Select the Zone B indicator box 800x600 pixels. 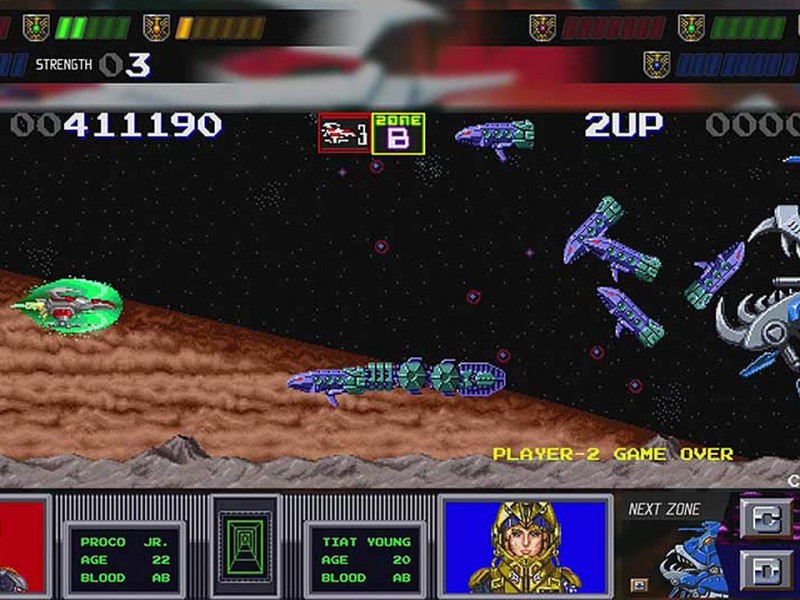(x=398, y=134)
